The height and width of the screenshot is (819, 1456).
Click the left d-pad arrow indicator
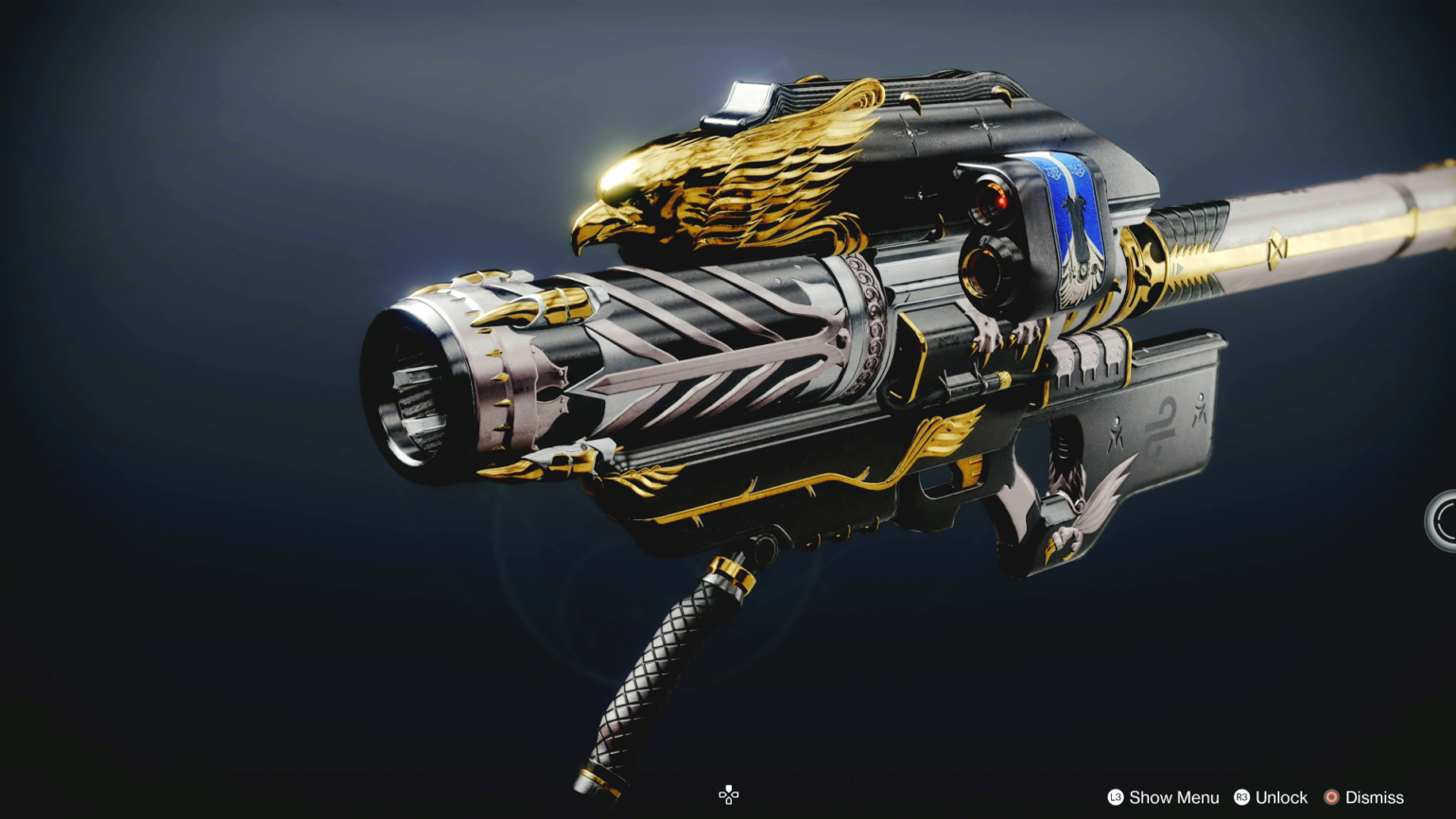click(722, 795)
